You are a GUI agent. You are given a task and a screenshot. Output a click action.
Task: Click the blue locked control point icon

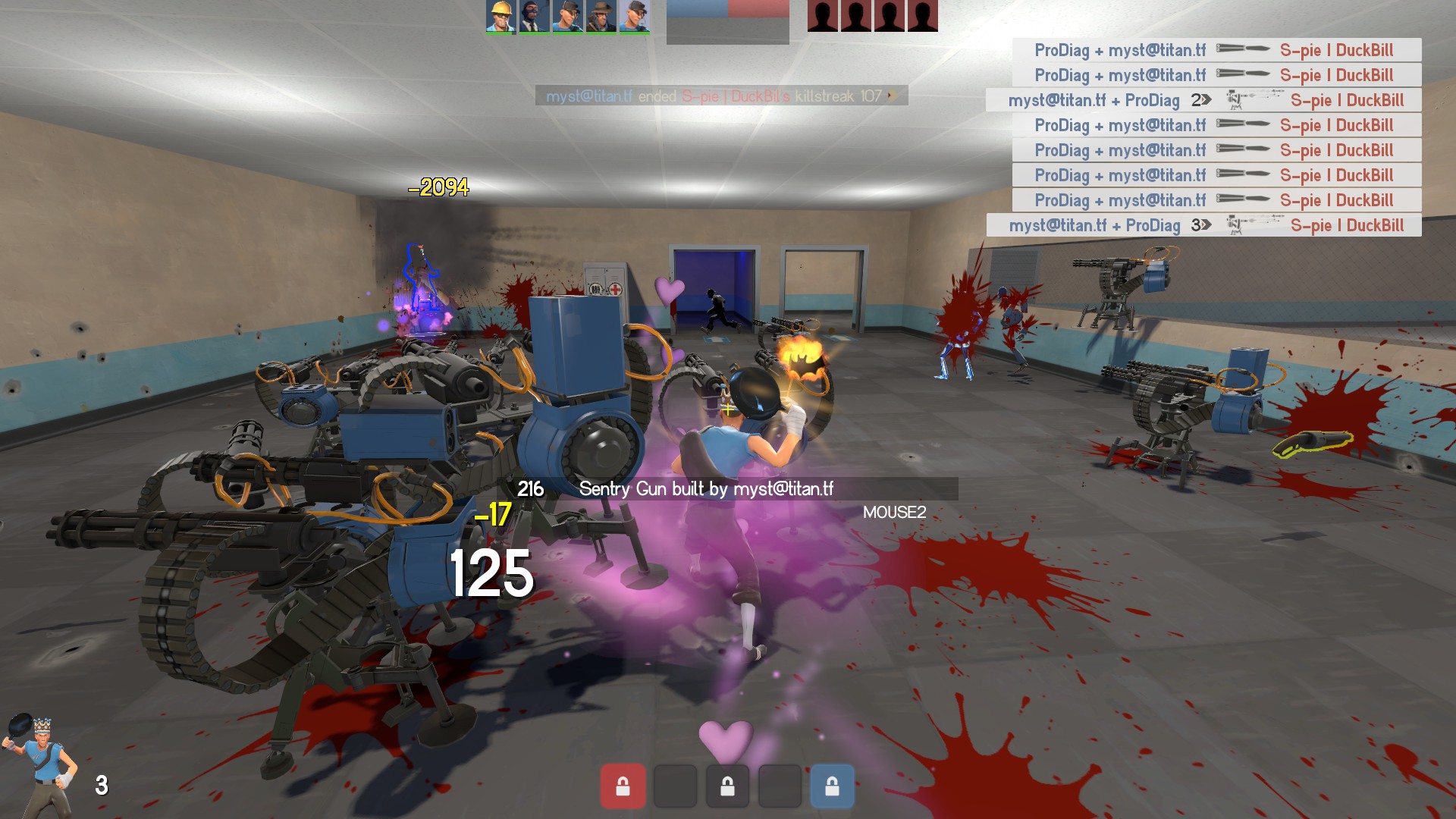832,786
